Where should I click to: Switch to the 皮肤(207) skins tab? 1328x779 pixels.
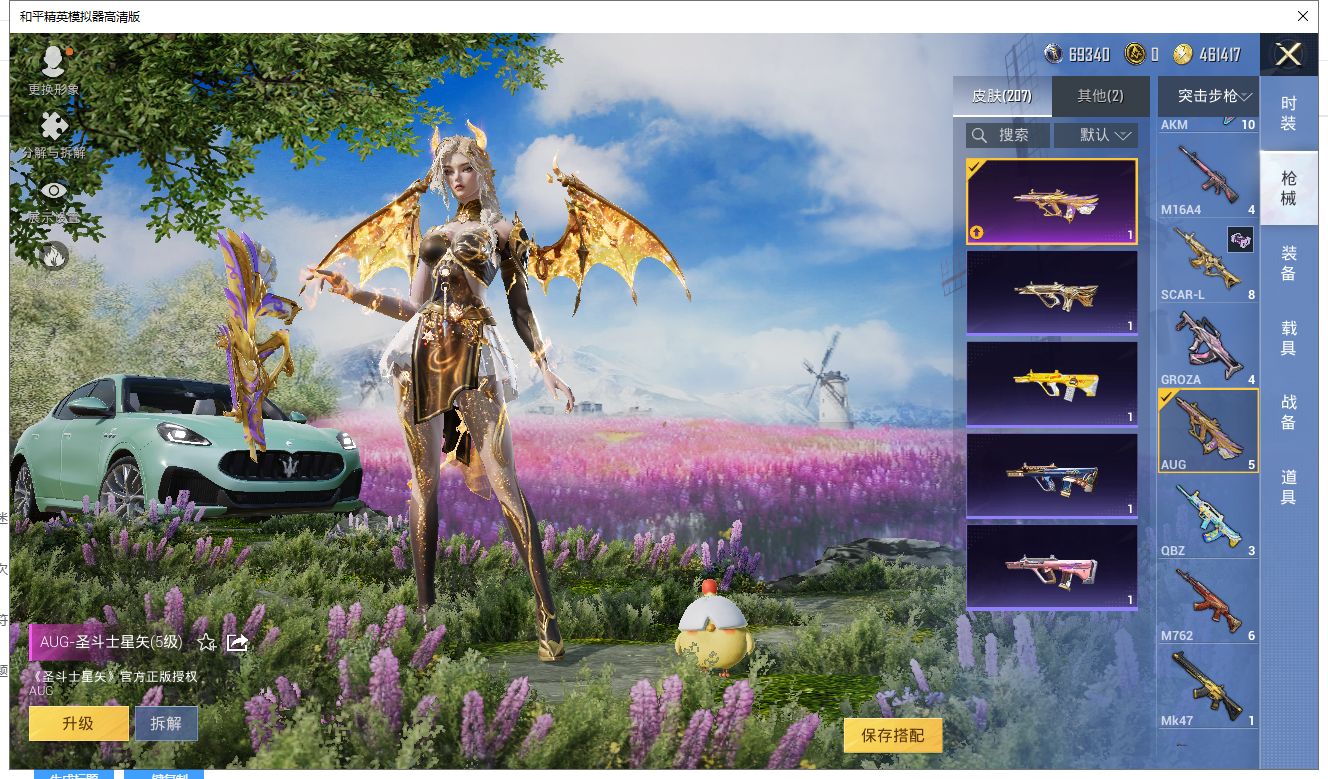(1002, 96)
